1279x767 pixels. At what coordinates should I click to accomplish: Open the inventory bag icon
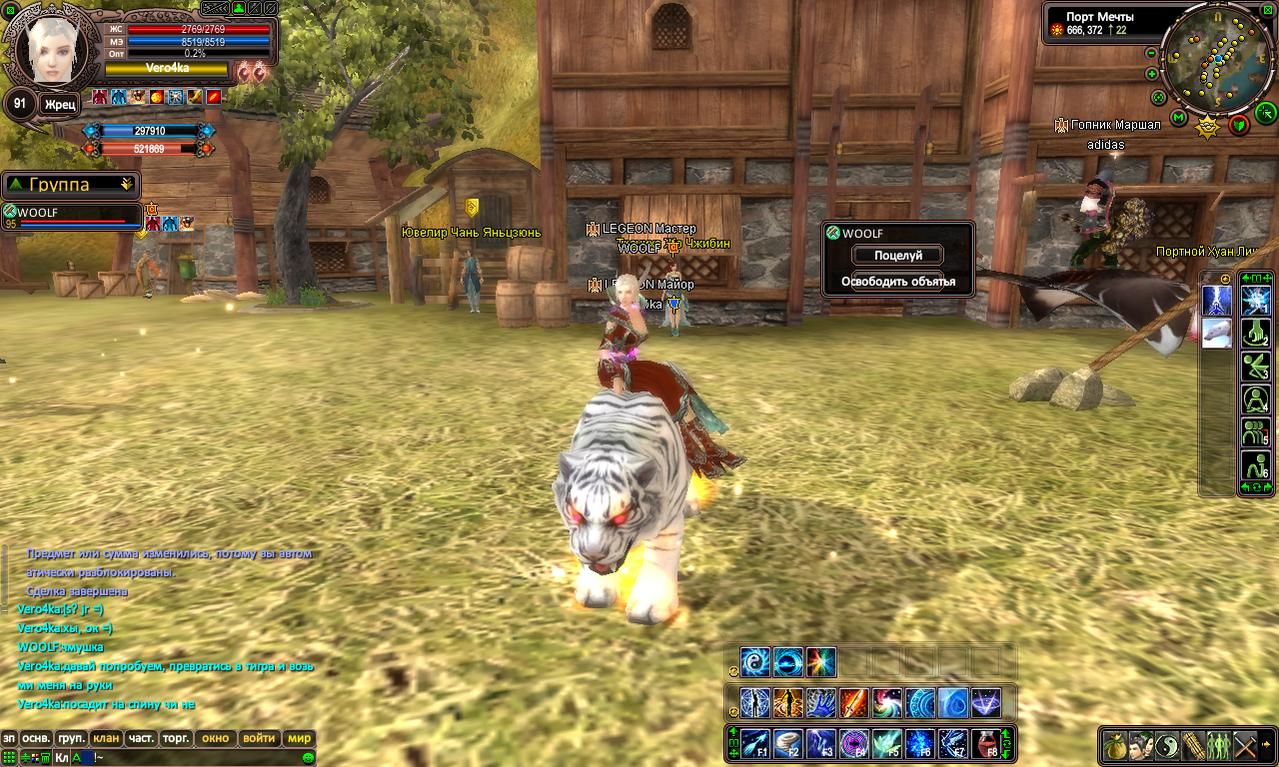(1116, 746)
